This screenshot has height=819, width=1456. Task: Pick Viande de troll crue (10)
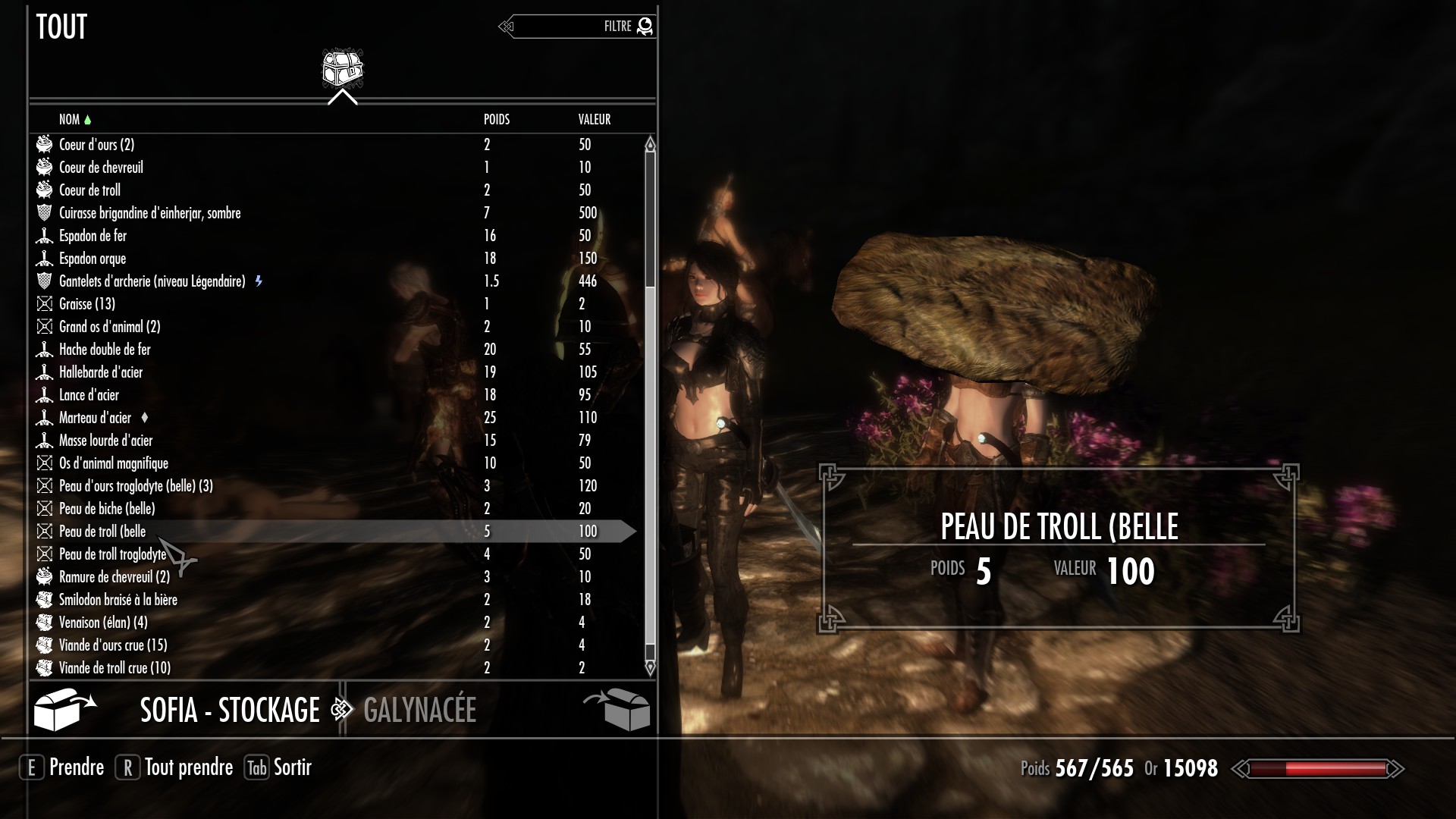[115, 668]
